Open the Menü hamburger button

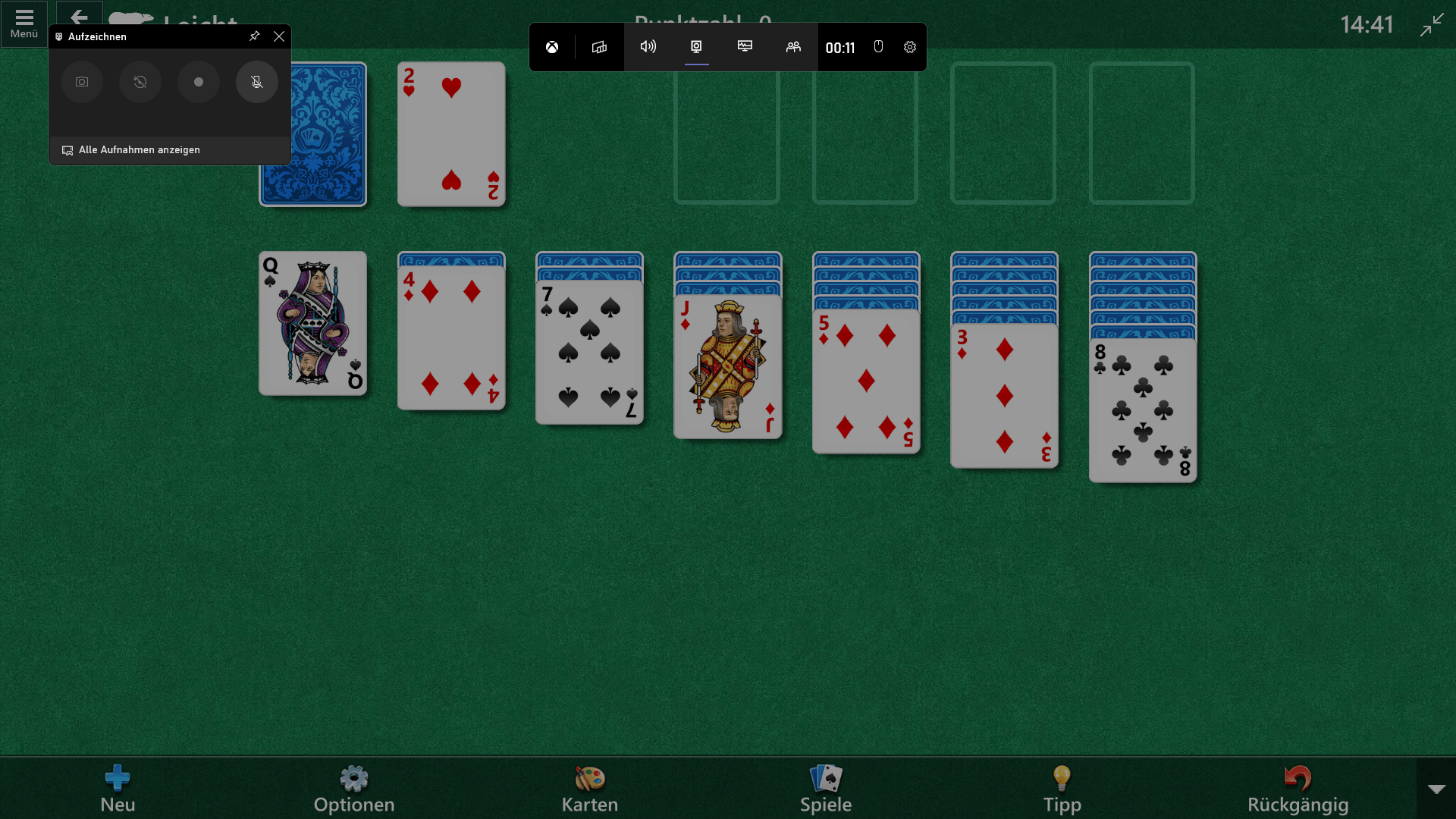24,24
